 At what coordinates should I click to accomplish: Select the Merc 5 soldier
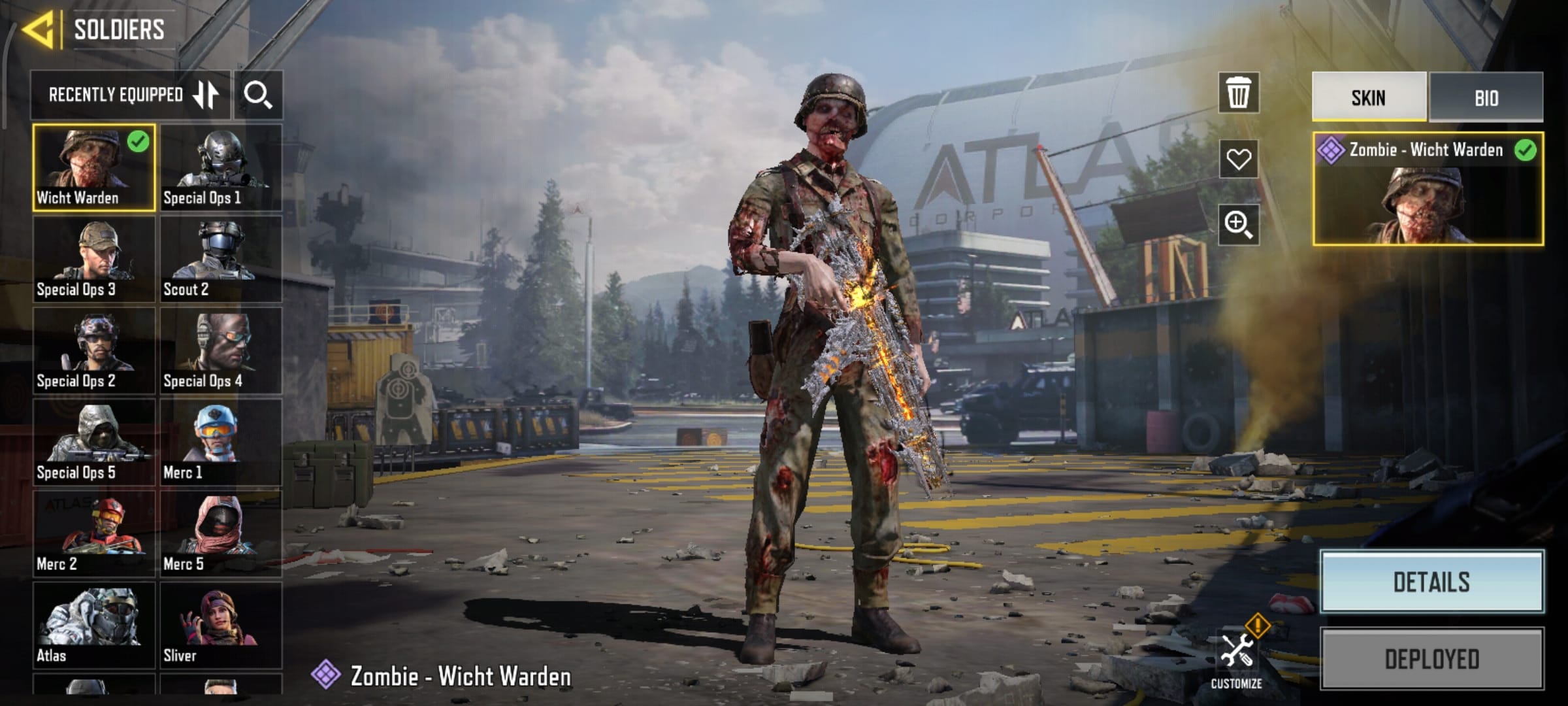coord(221,533)
